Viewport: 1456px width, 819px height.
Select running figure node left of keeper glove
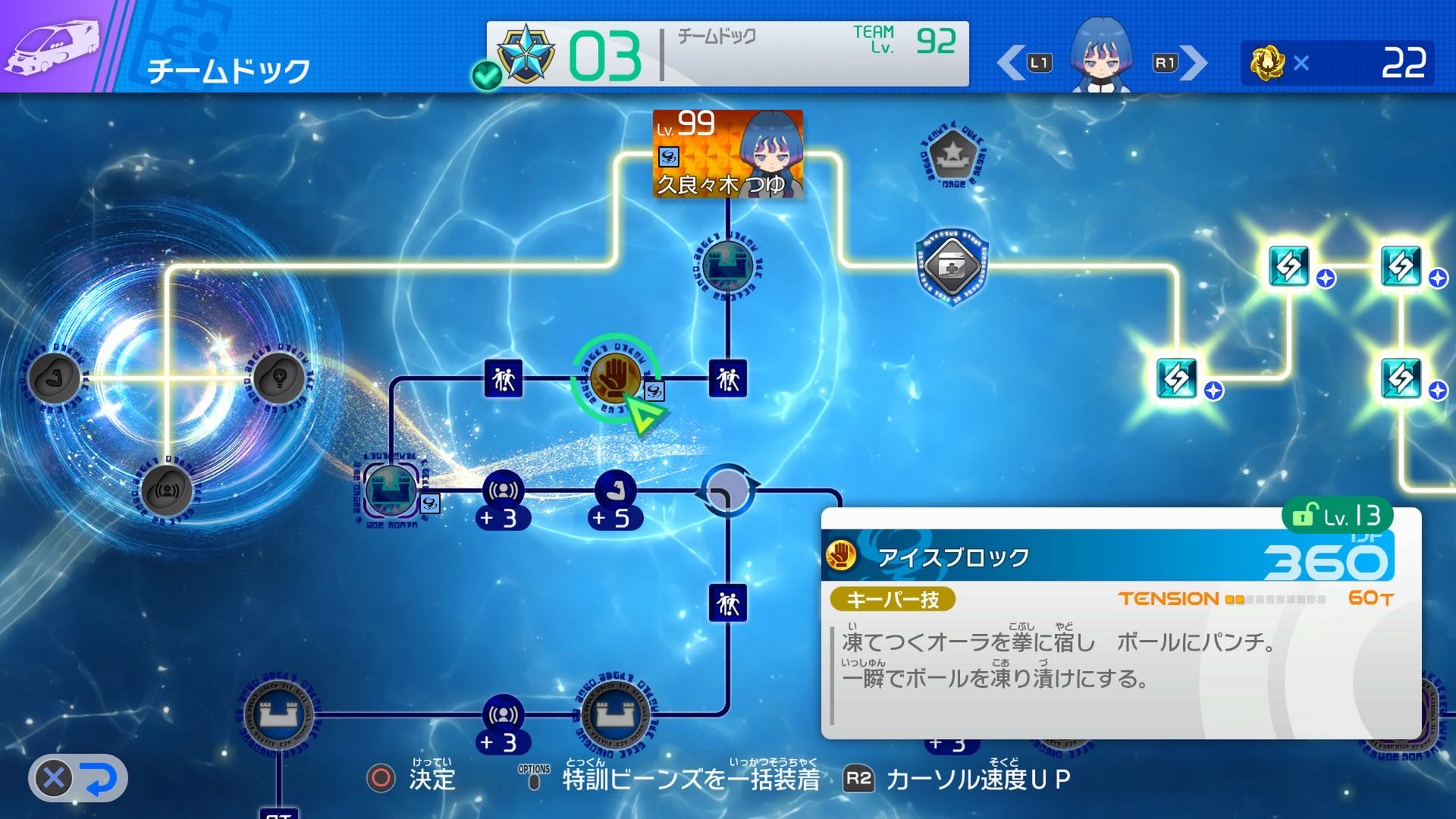(503, 378)
